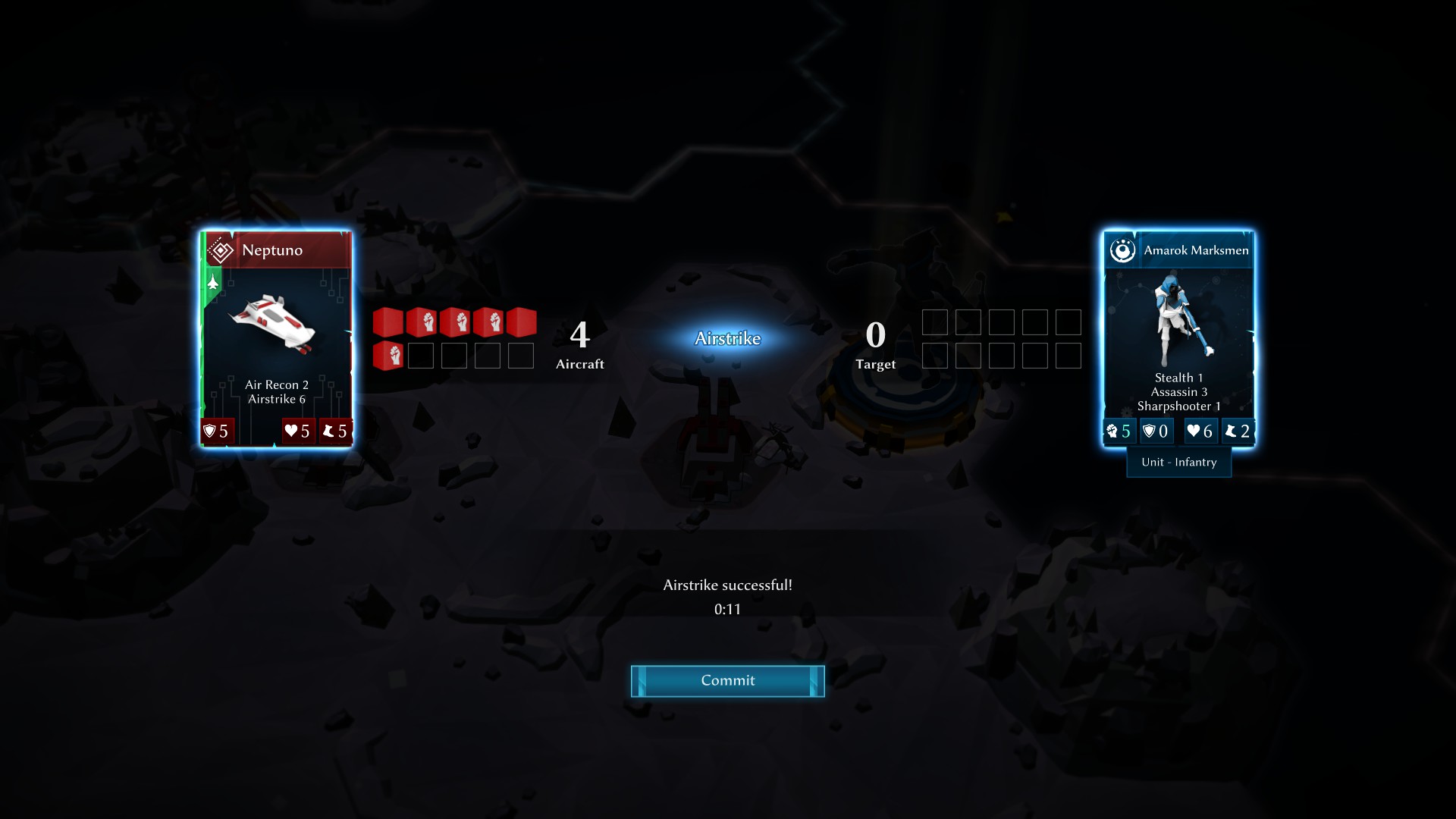Click the faction emblem on the Neptuno card
Image resolution: width=1456 pixels, height=819 pixels.
pos(218,249)
